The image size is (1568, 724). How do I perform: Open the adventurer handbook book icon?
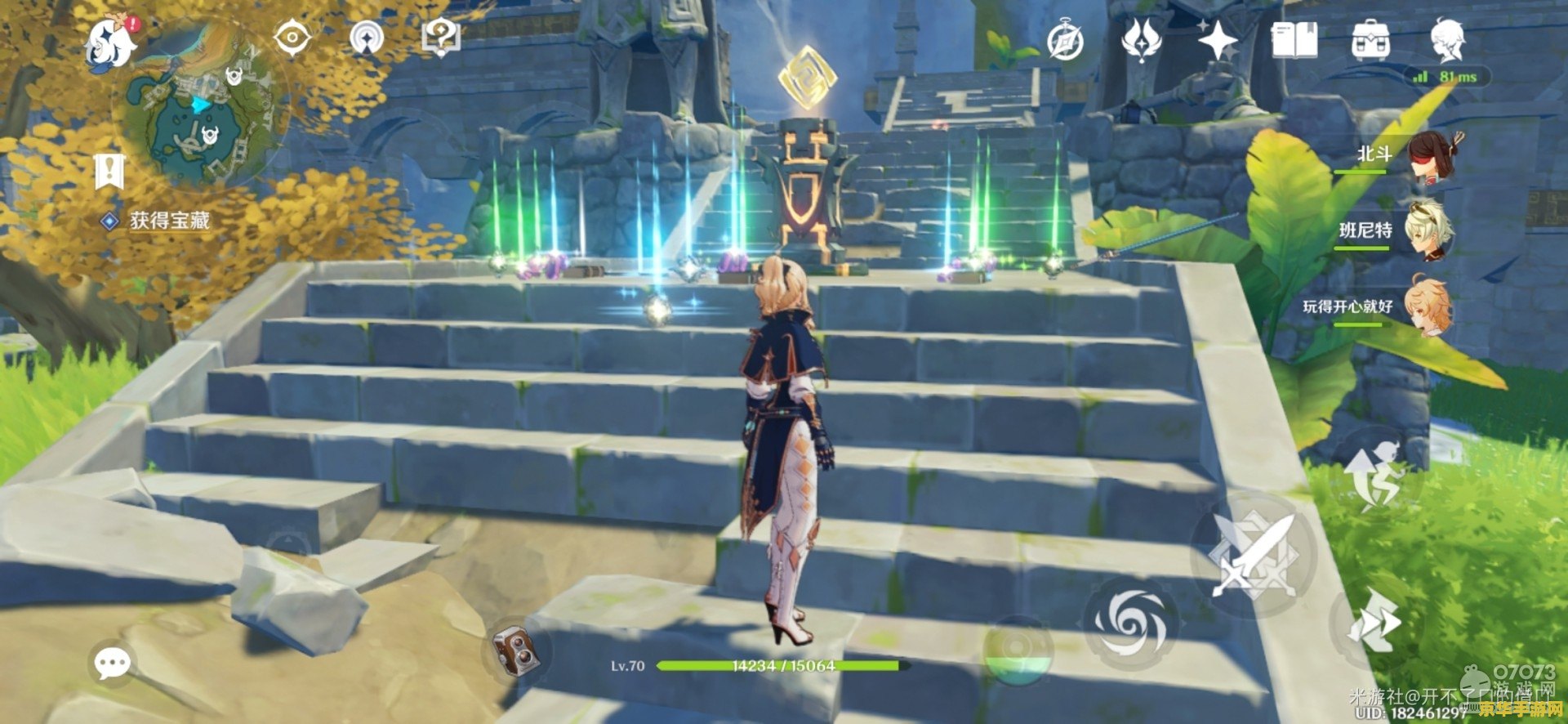(1294, 40)
